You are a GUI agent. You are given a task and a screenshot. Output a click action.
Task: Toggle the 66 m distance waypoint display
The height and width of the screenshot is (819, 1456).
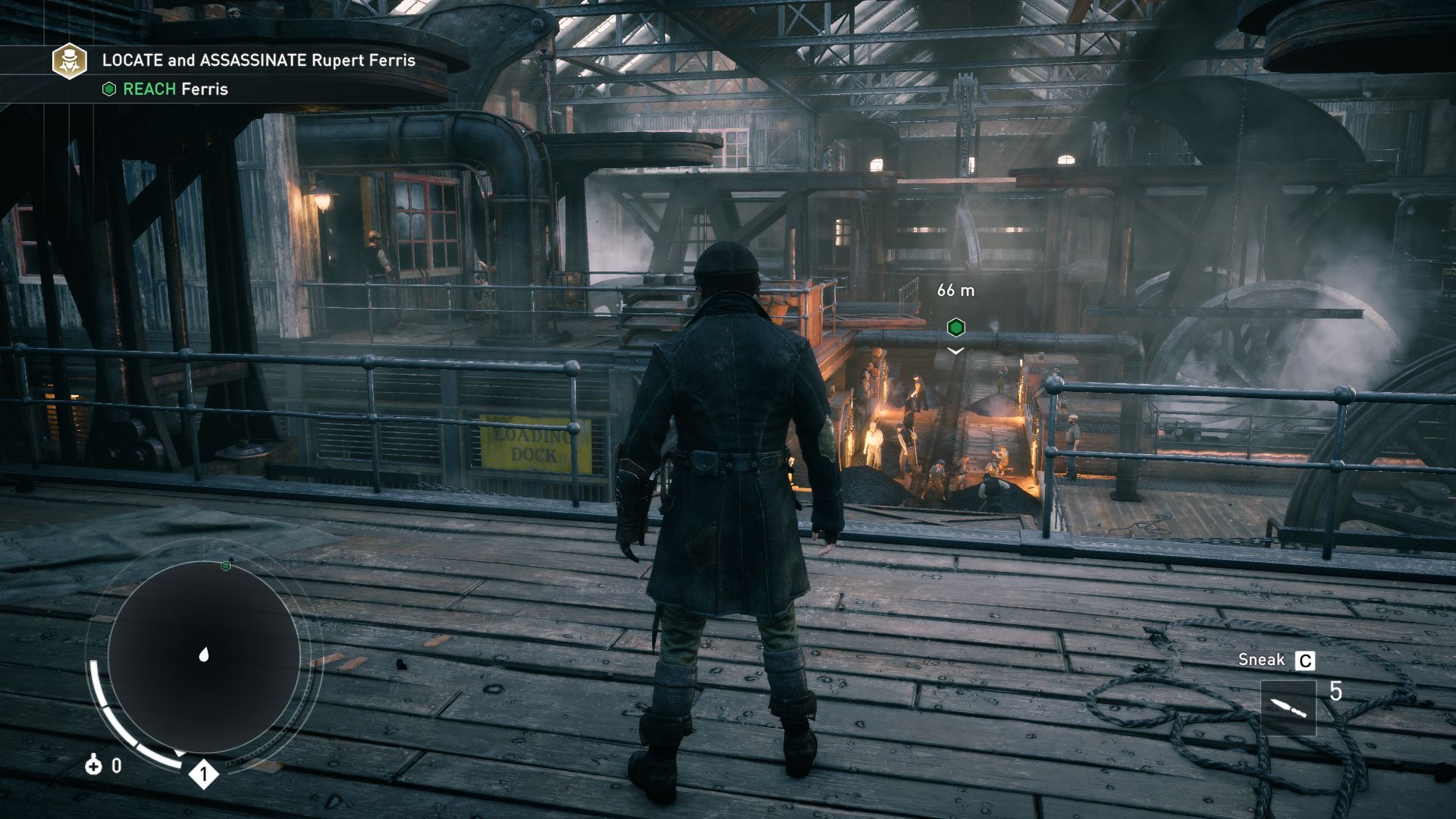click(x=955, y=290)
